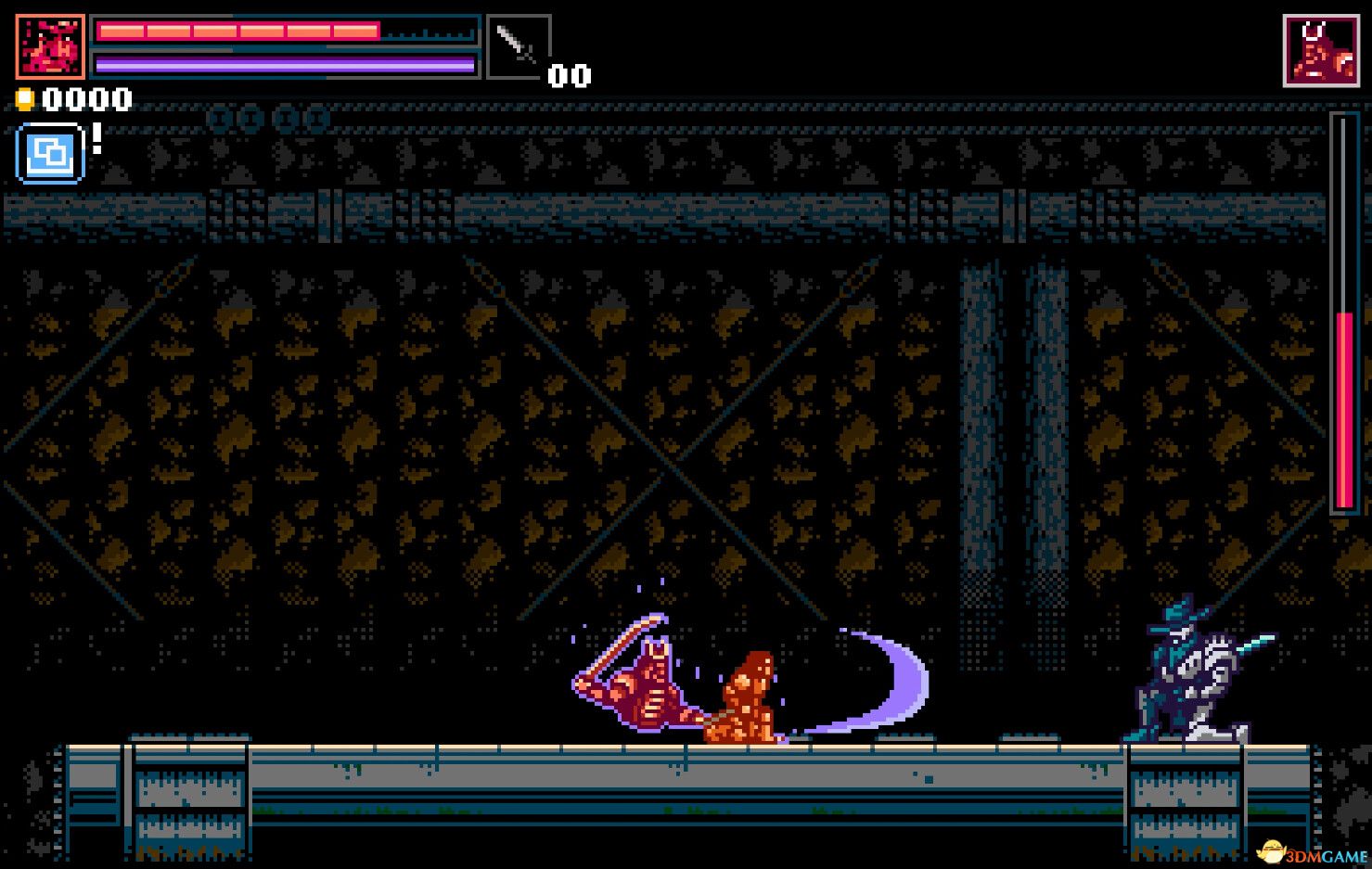The width and height of the screenshot is (1372, 869).
Task: Toggle the equipped module in the HUD
Action: click(x=50, y=153)
